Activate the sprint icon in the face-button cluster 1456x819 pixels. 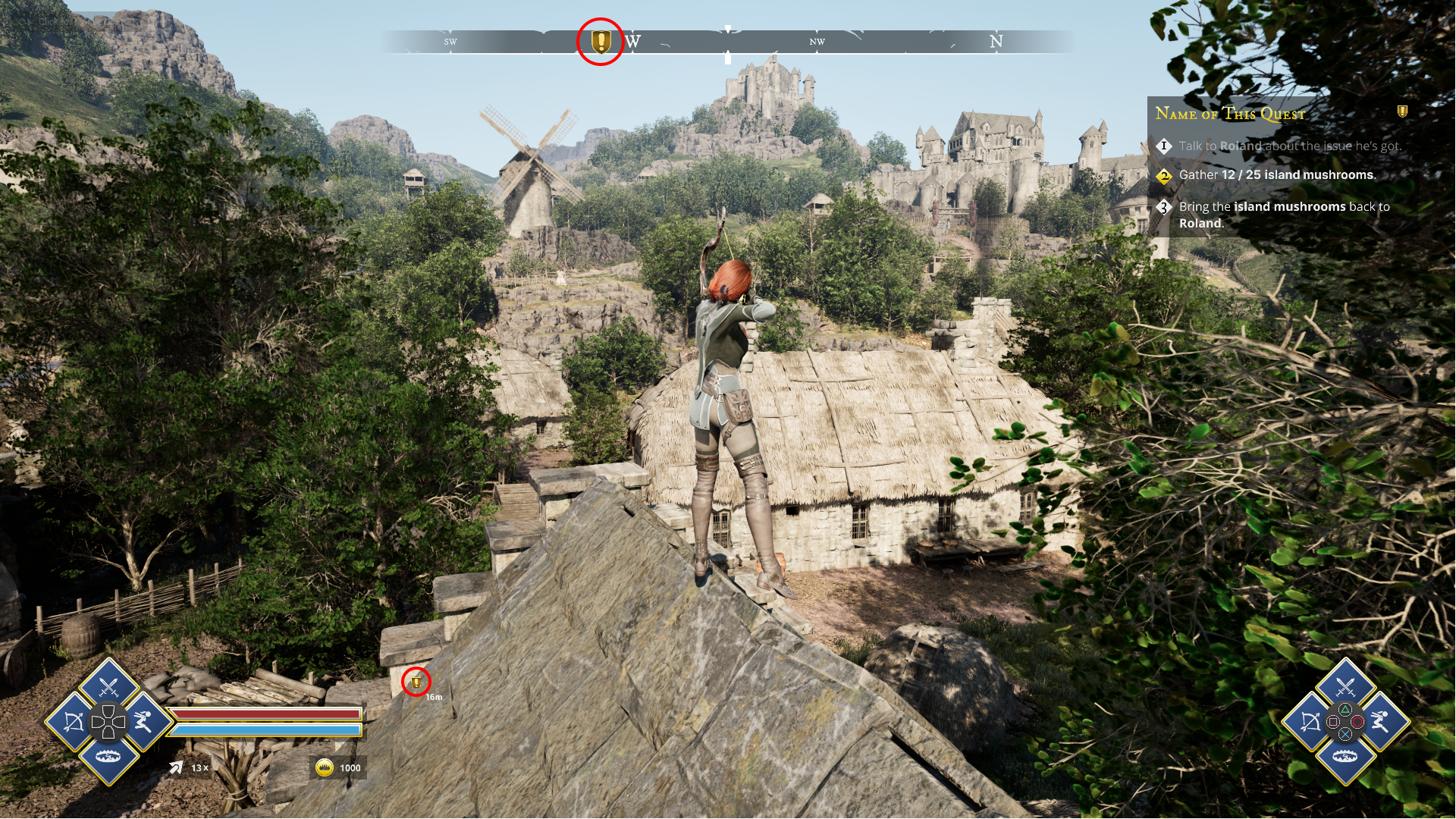pyautogui.click(x=1380, y=721)
